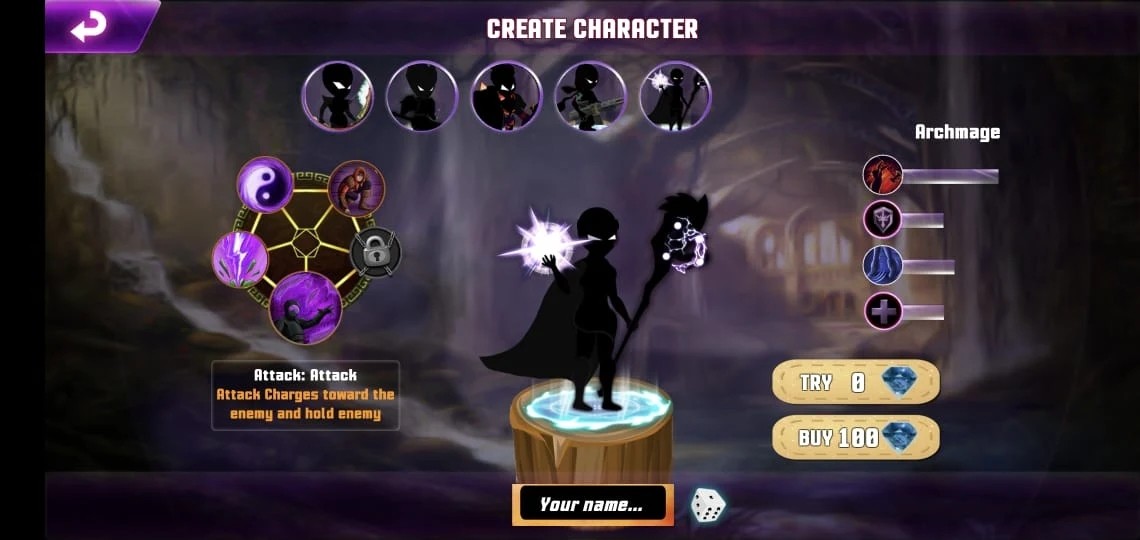Click the 'Your name...' input field
The height and width of the screenshot is (540, 1140).
click(x=592, y=505)
